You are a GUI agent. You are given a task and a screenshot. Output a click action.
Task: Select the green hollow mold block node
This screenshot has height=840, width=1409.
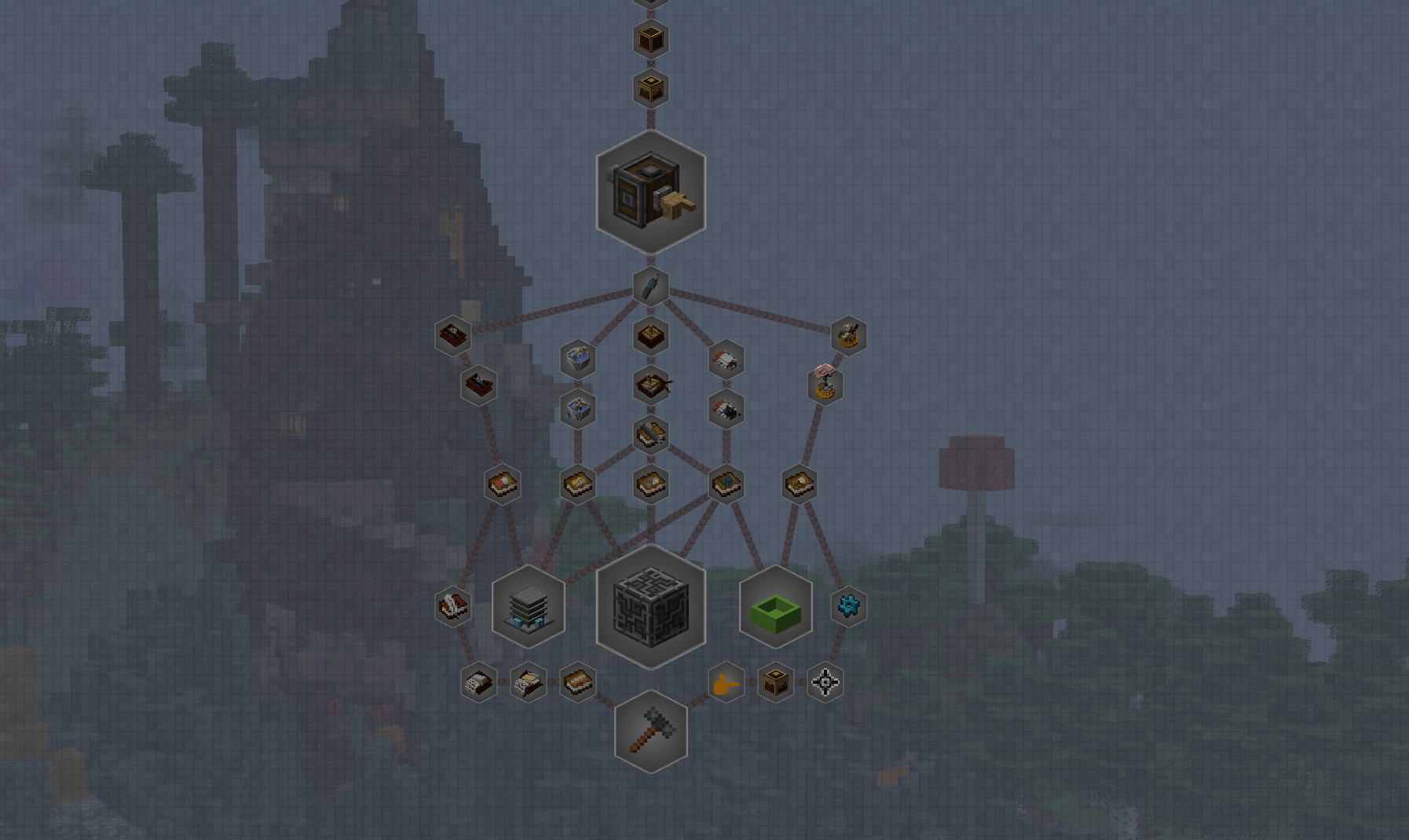click(774, 608)
